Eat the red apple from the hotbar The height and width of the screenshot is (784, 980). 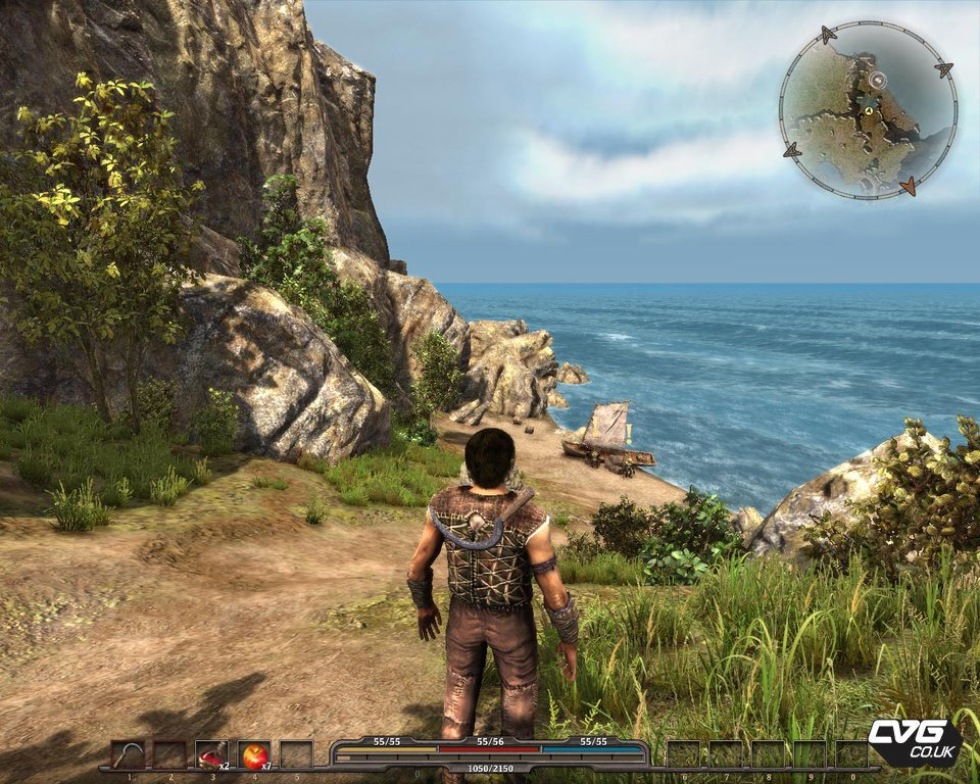pyautogui.click(x=254, y=755)
